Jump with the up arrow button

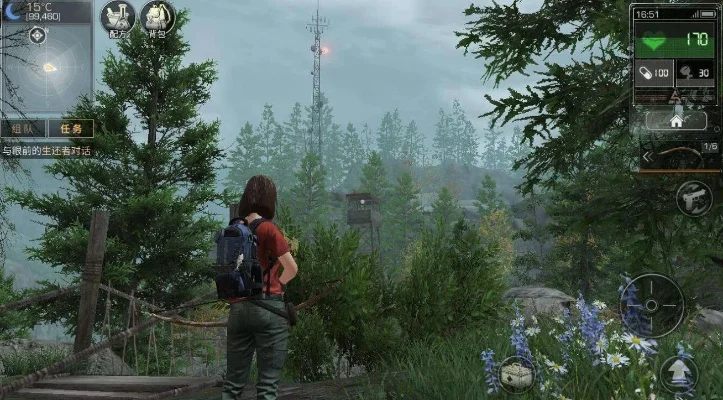pyautogui.click(x=678, y=373)
